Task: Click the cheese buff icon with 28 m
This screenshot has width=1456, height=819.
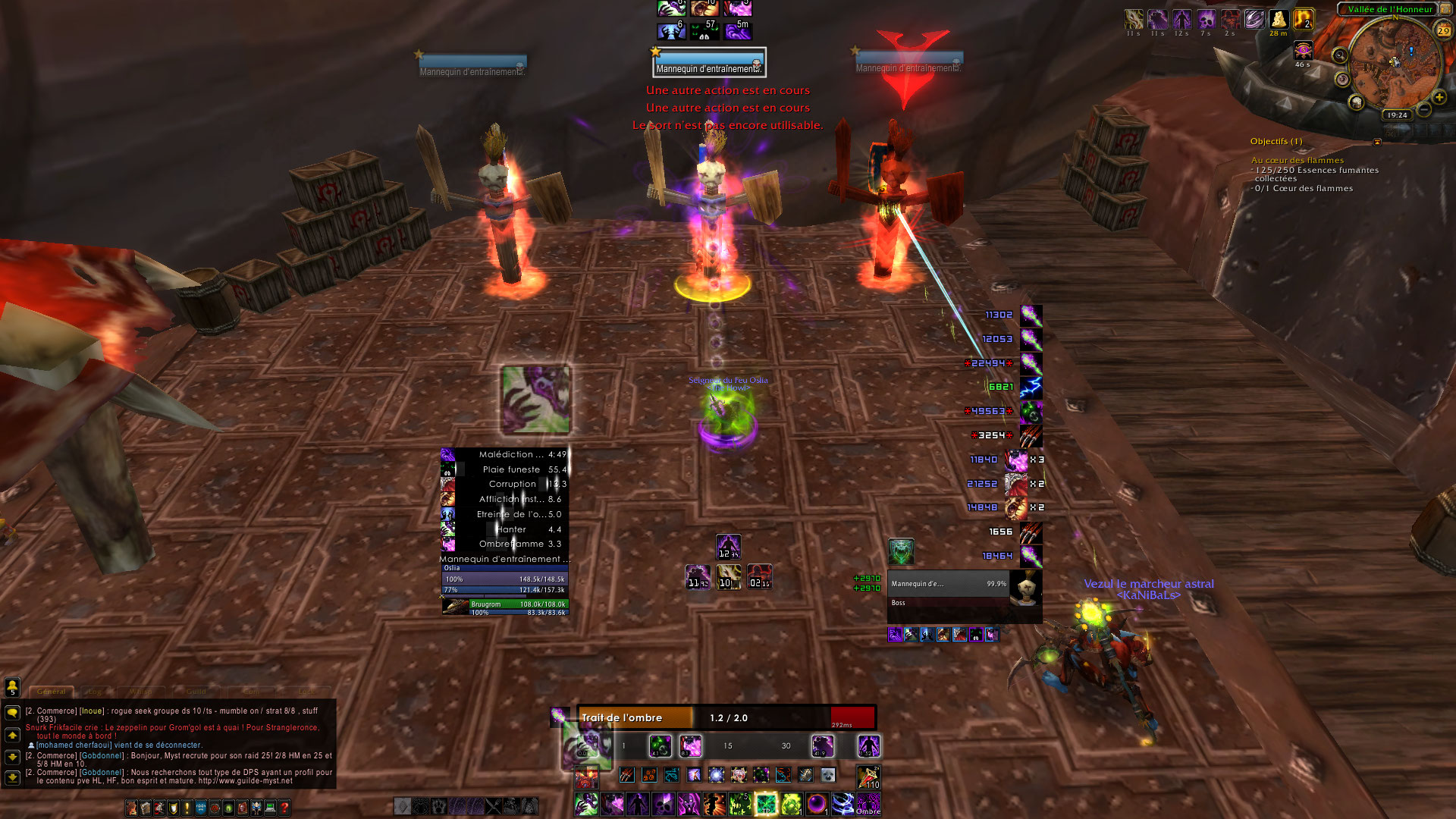Action: click(x=1279, y=20)
